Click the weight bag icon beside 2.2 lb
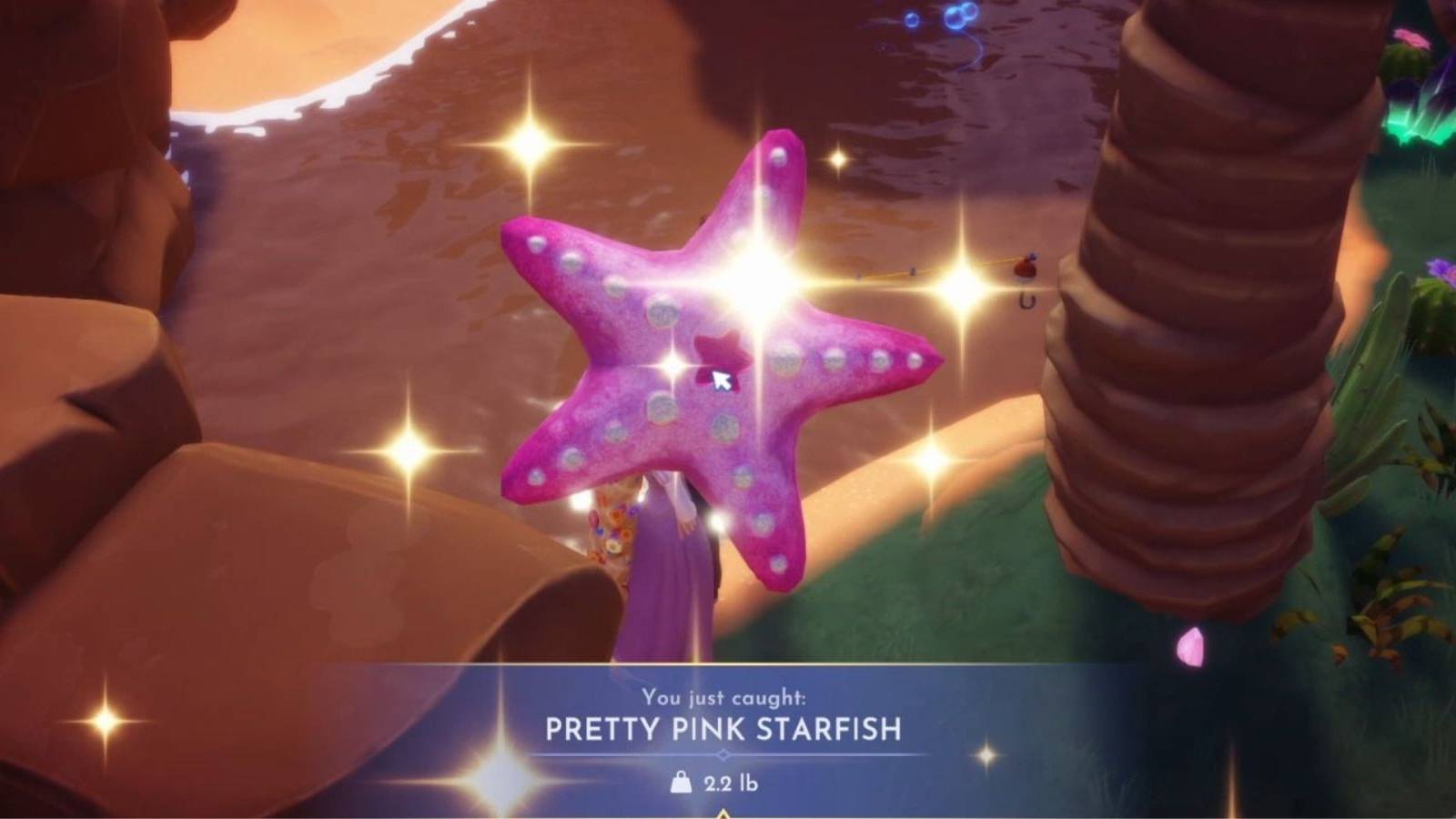 coord(681,783)
